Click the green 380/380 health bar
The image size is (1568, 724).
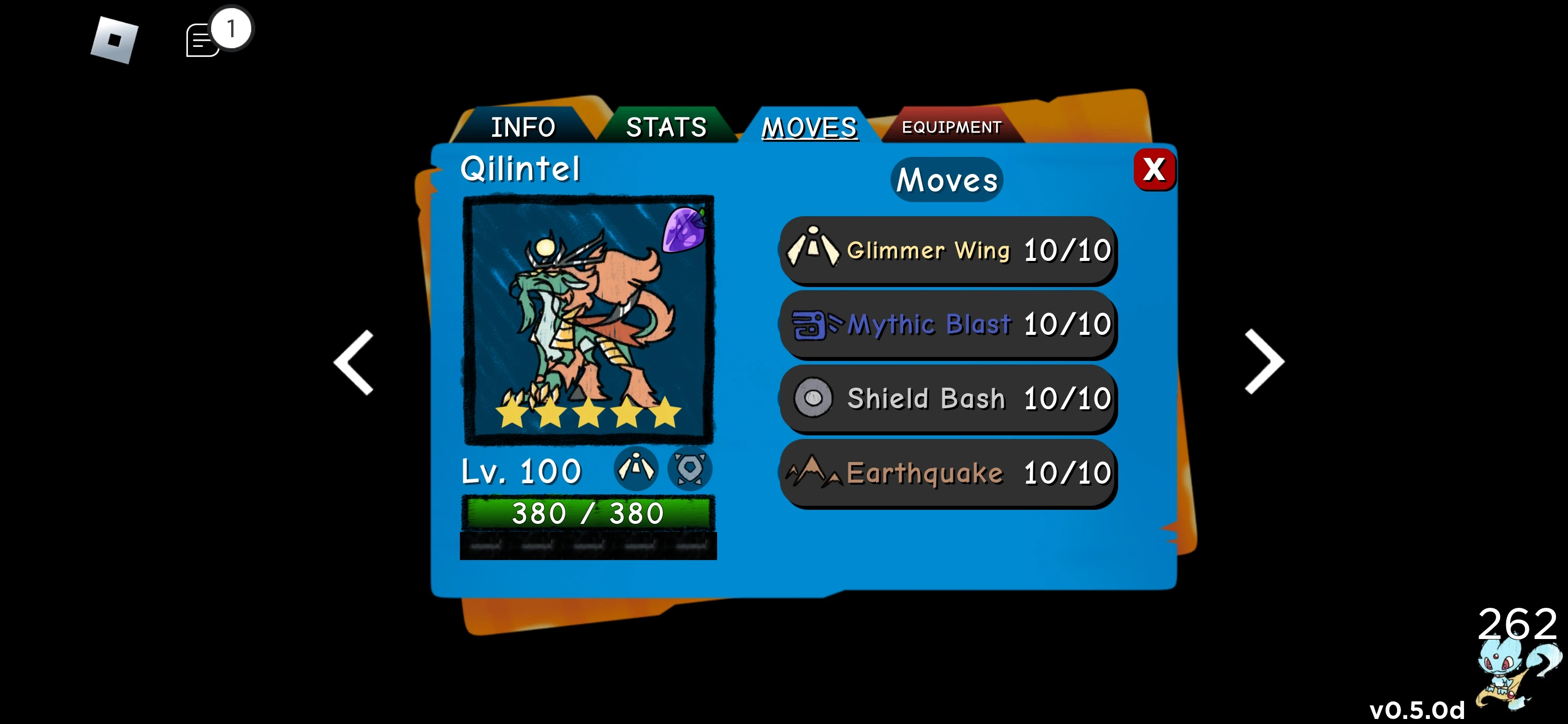pos(587,512)
